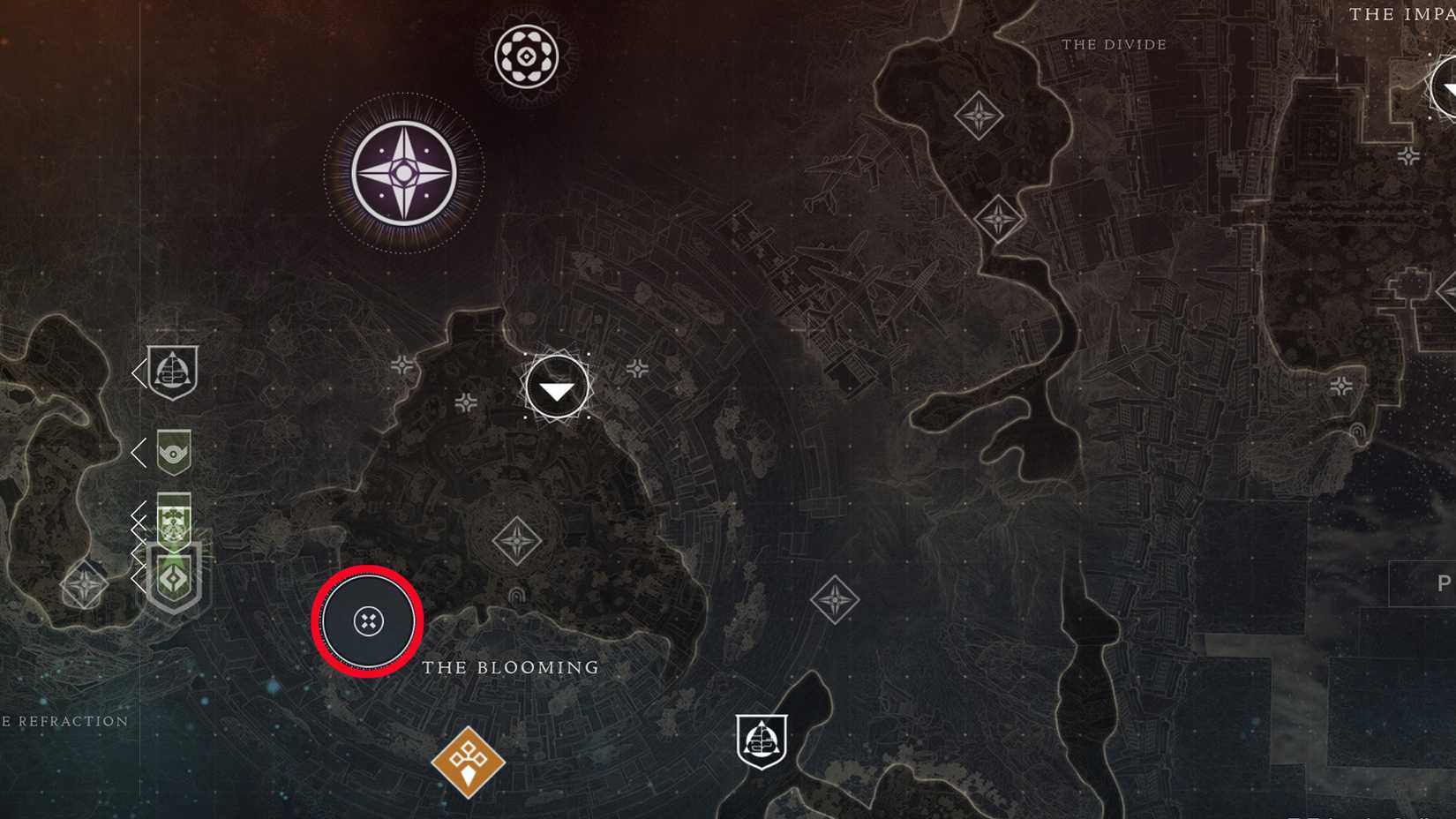This screenshot has height=819, width=1456.
Task: Click the flower-shaped icon at the map top
Action: pos(527,56)
